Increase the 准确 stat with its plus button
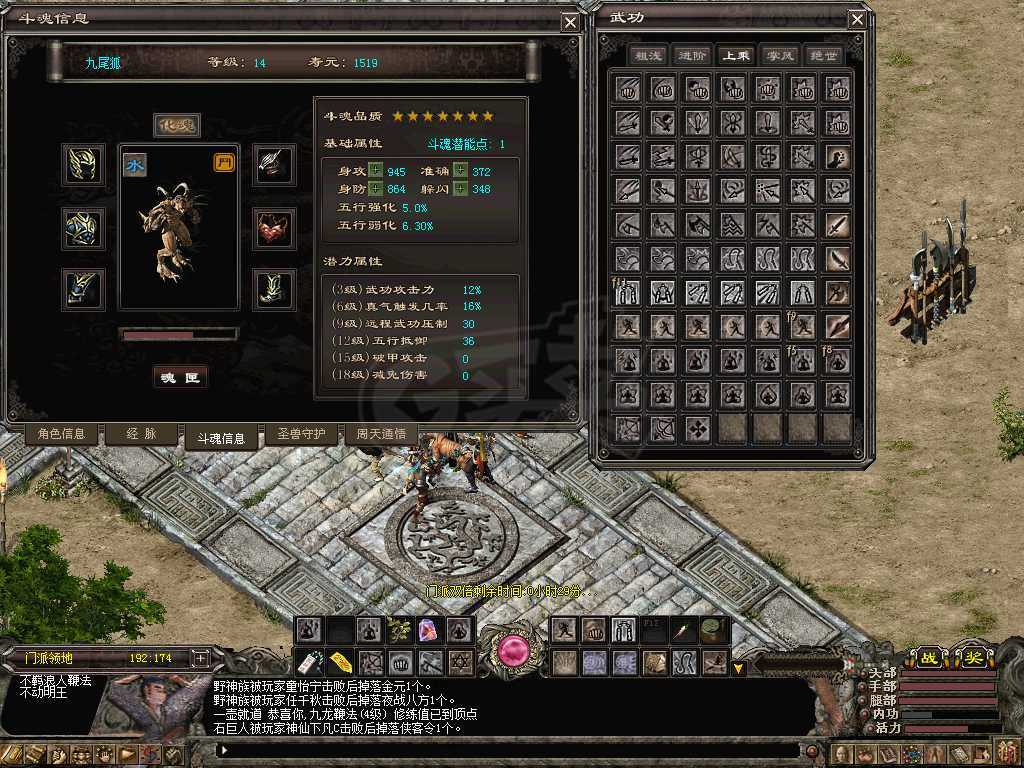This screenshot has width=1024, height=768. 460,171
